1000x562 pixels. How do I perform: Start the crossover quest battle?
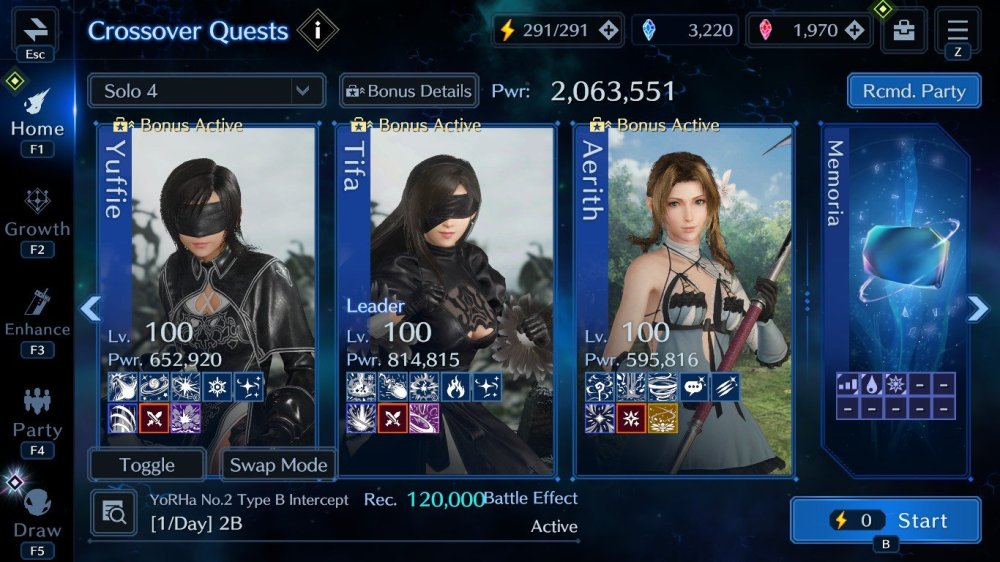(x=884, y=520)
